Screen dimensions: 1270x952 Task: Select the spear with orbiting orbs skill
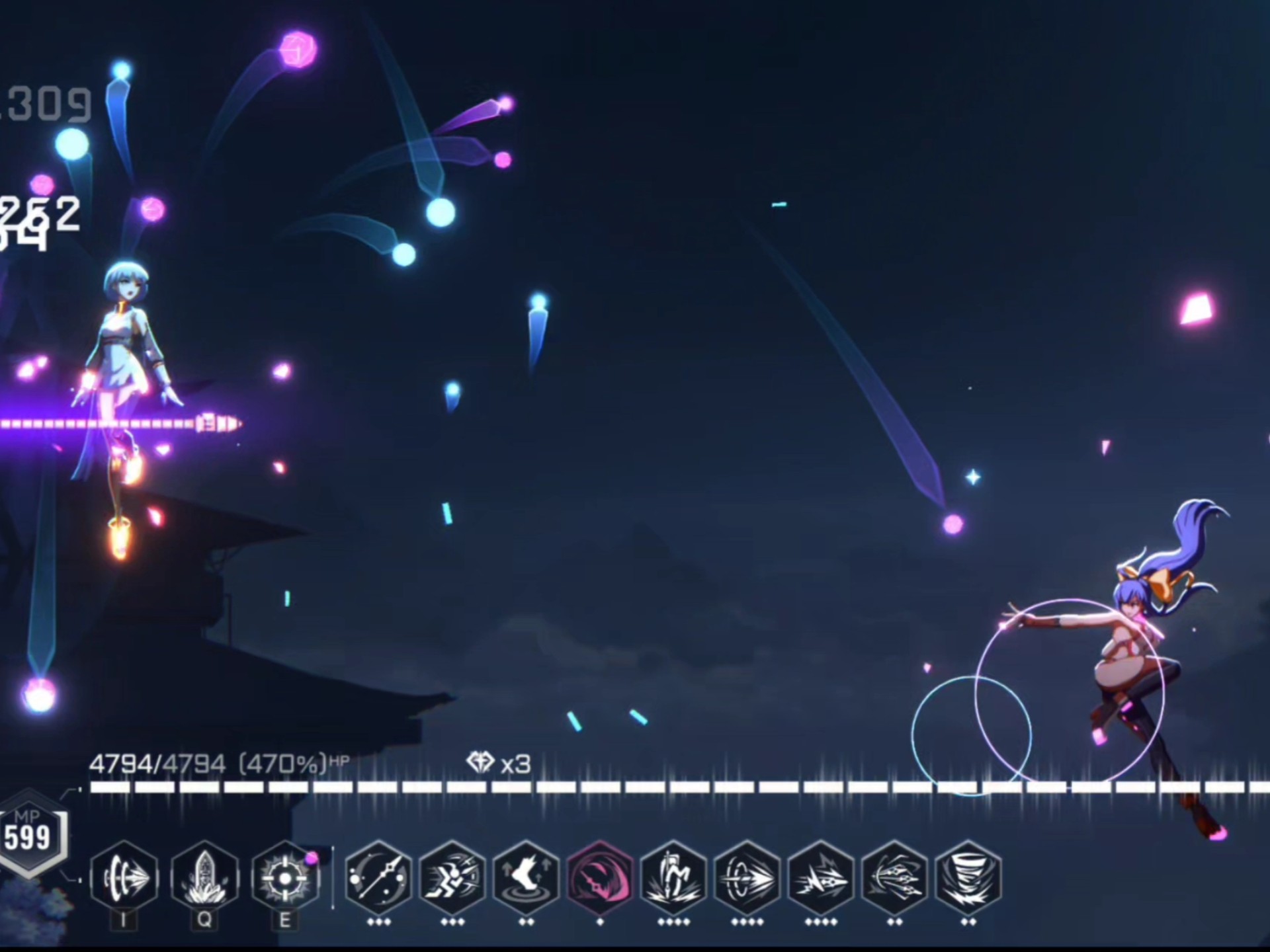click(x=379, y=877)
